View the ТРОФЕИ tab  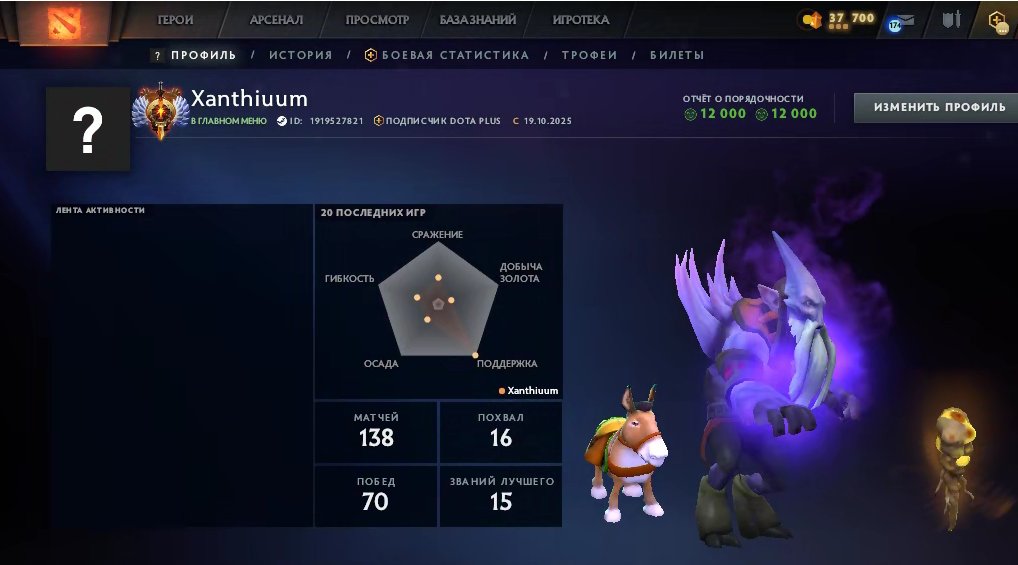click(589, 55)
